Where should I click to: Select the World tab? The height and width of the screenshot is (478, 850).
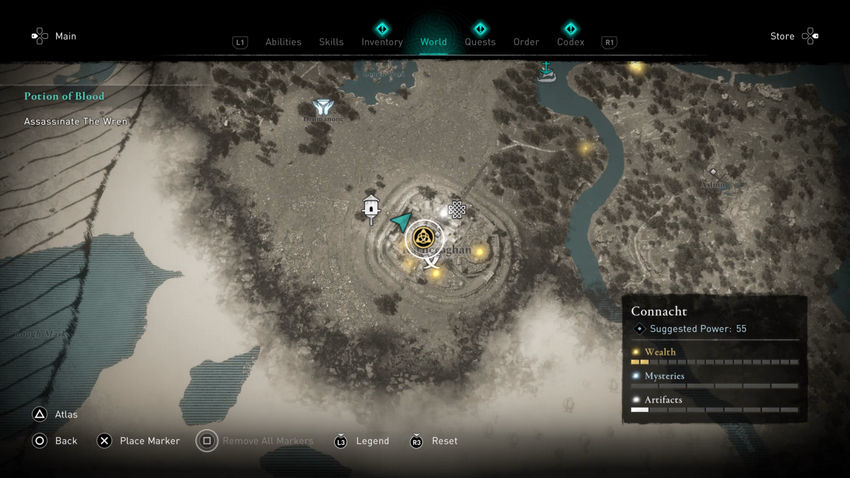[433, 42]
